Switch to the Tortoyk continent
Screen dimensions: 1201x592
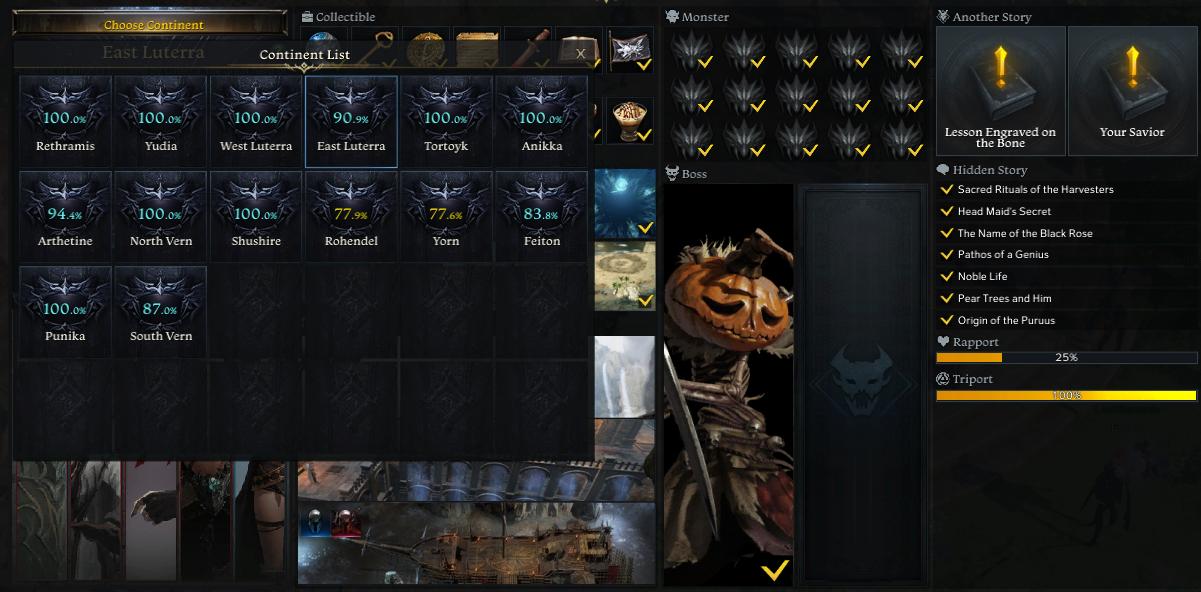(446, 121)
